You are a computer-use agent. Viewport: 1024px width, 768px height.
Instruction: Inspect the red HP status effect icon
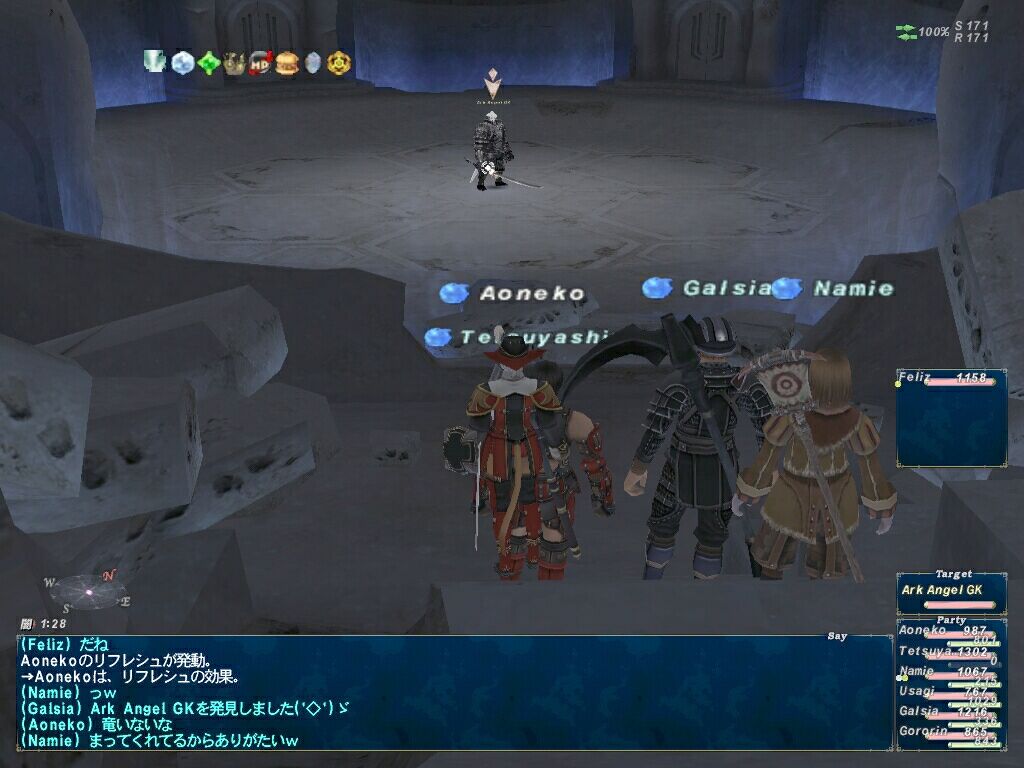coord(261,63)
